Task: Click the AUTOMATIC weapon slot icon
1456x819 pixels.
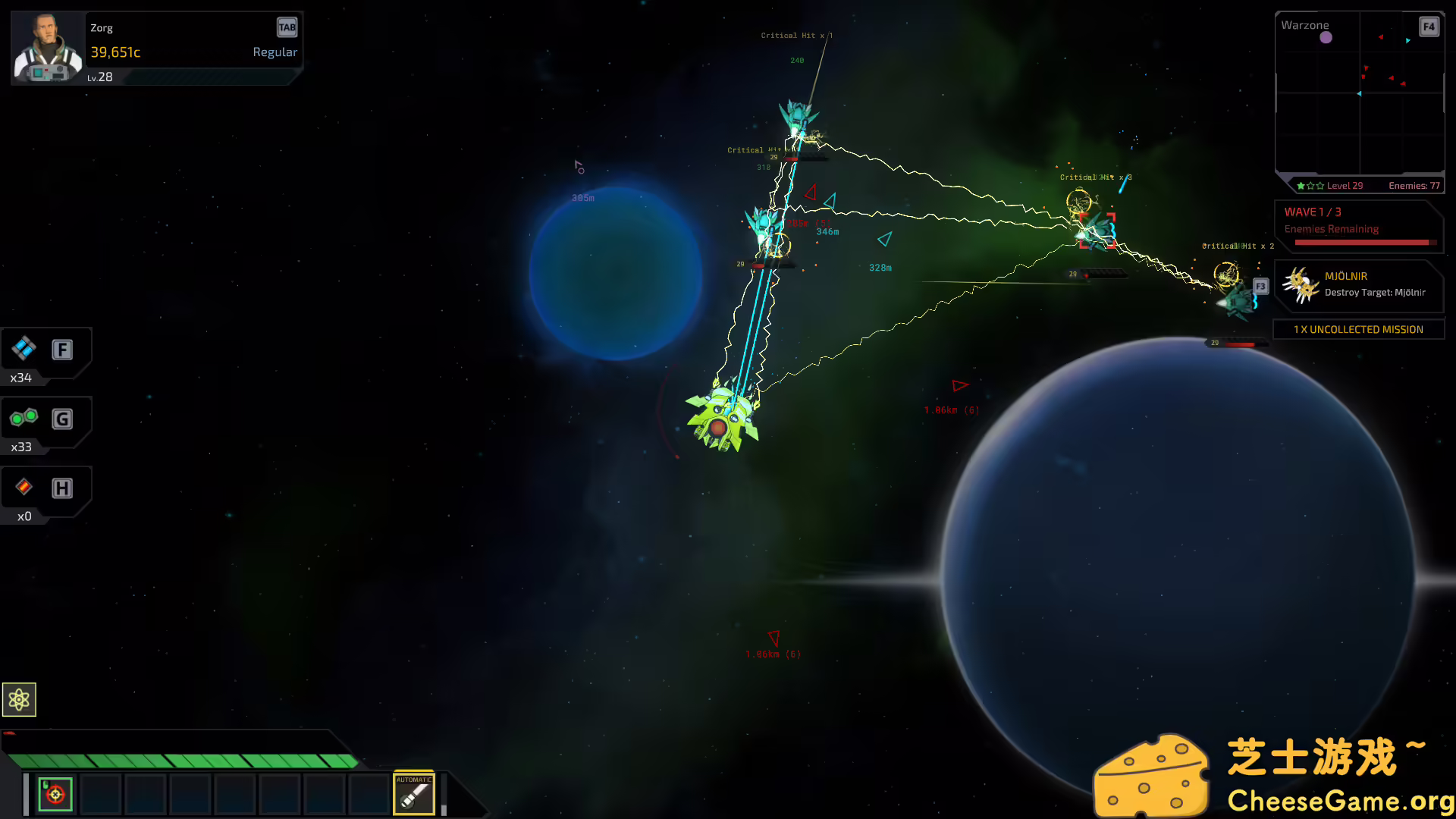Action: [414, 793]
